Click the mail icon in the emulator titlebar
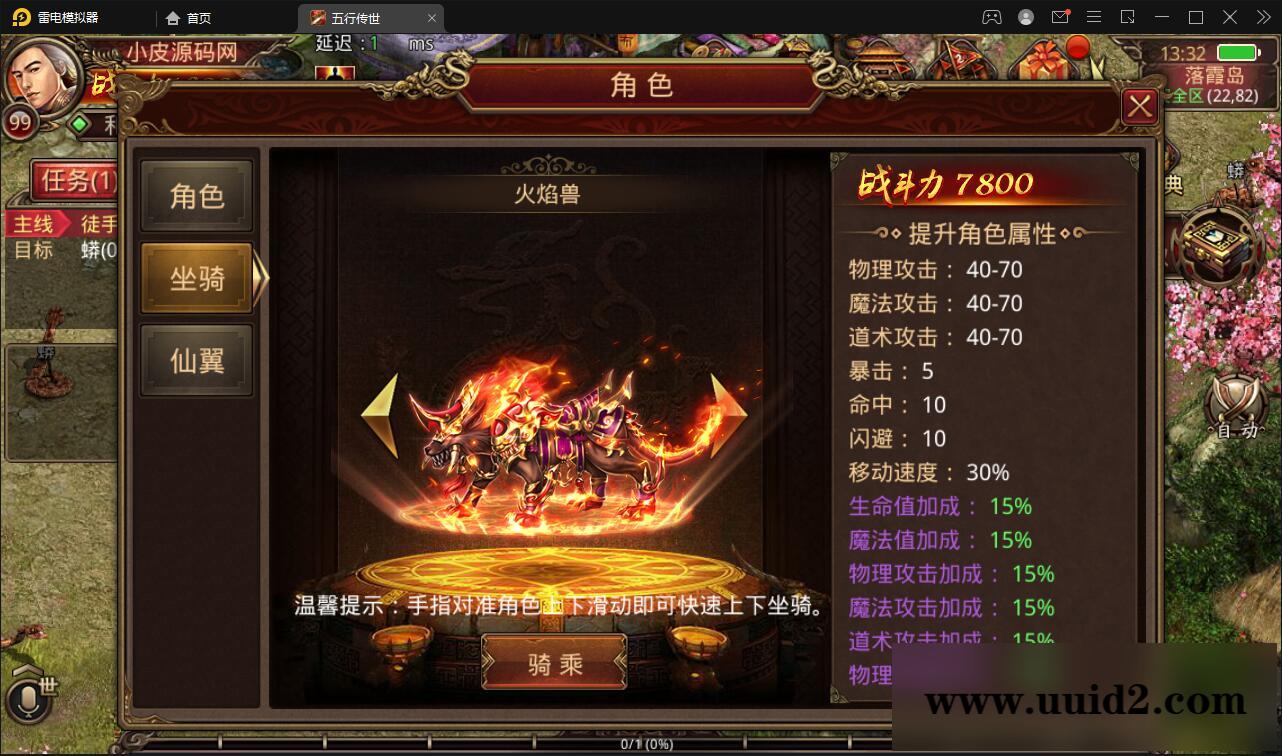Image resolution: width=1282 pixels, height=756 pixels. click(x=1061, y=16)
